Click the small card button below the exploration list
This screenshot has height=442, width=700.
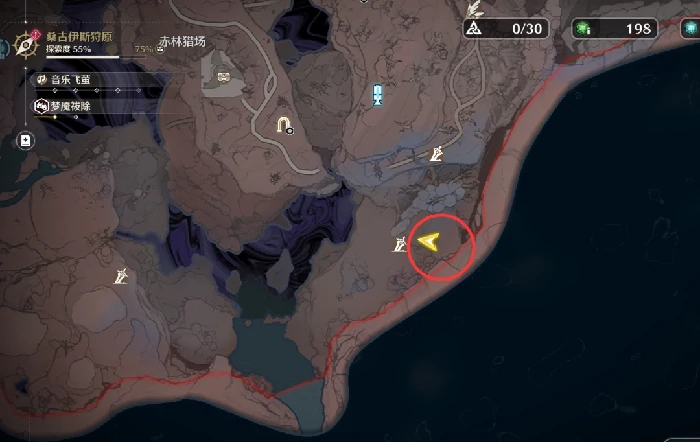25,142
